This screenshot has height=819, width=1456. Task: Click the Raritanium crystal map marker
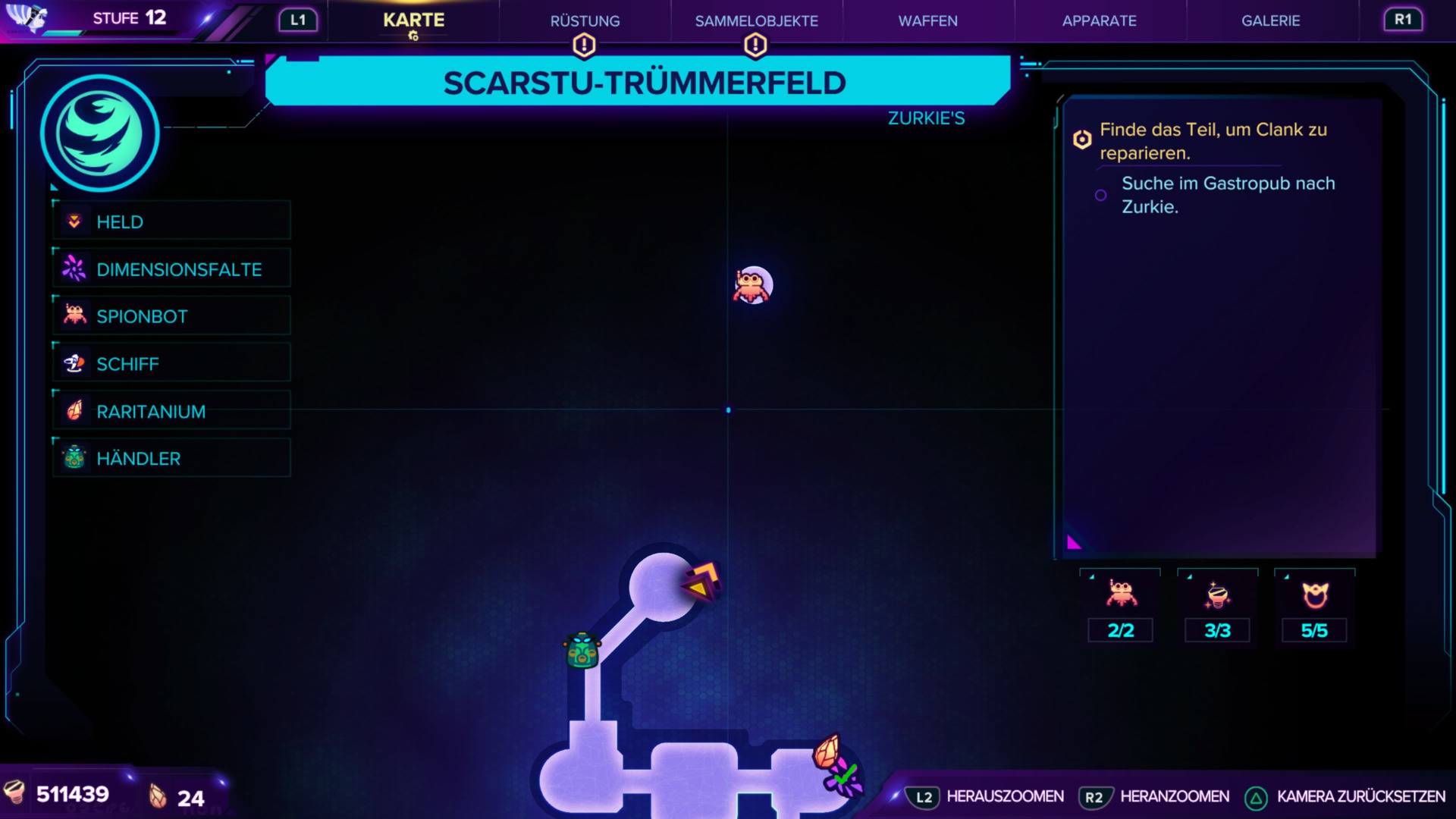pos(827,751)
